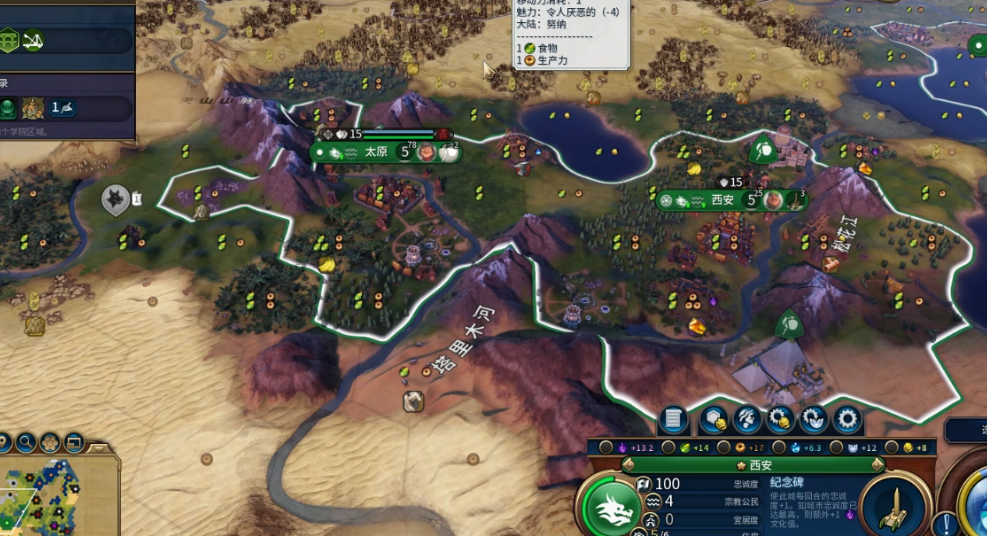Purchase a tile with gold

click(x=712, y=420)
